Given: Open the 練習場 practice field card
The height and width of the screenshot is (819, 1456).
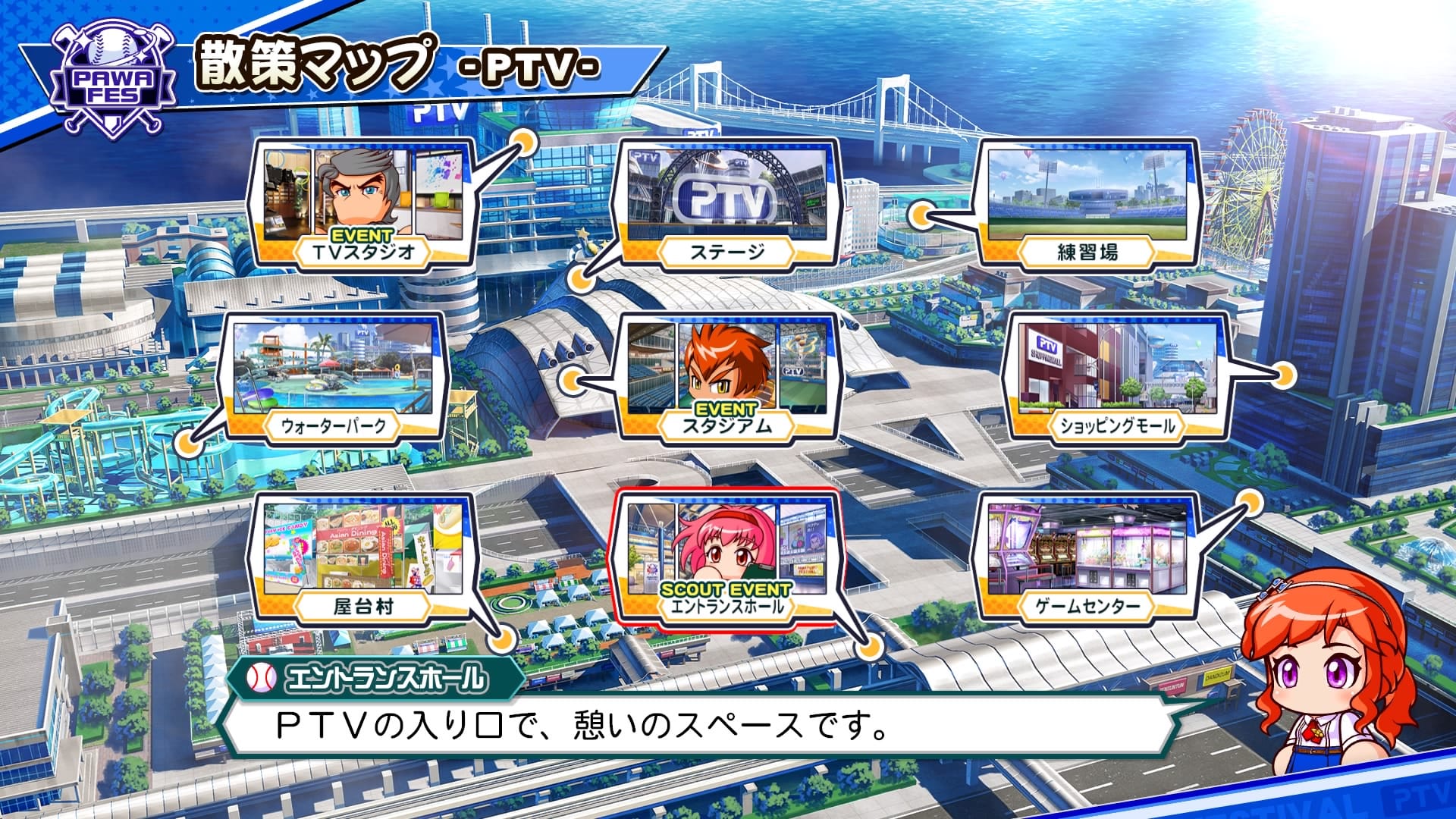Looking at the screenshot, I should (1087, 203).
